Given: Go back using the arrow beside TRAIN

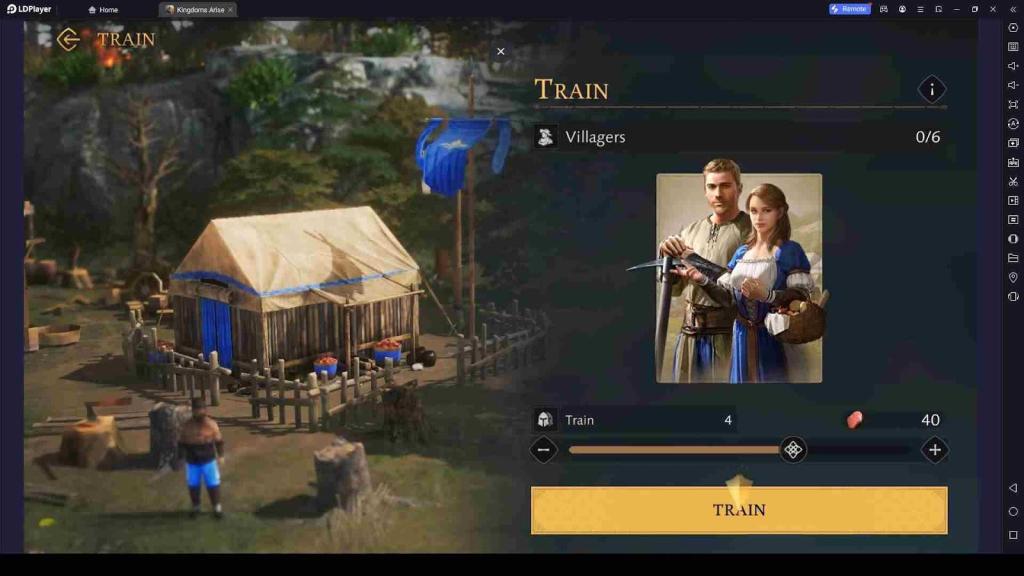Looking at the screenshot, I should click(x=68, y=40).
